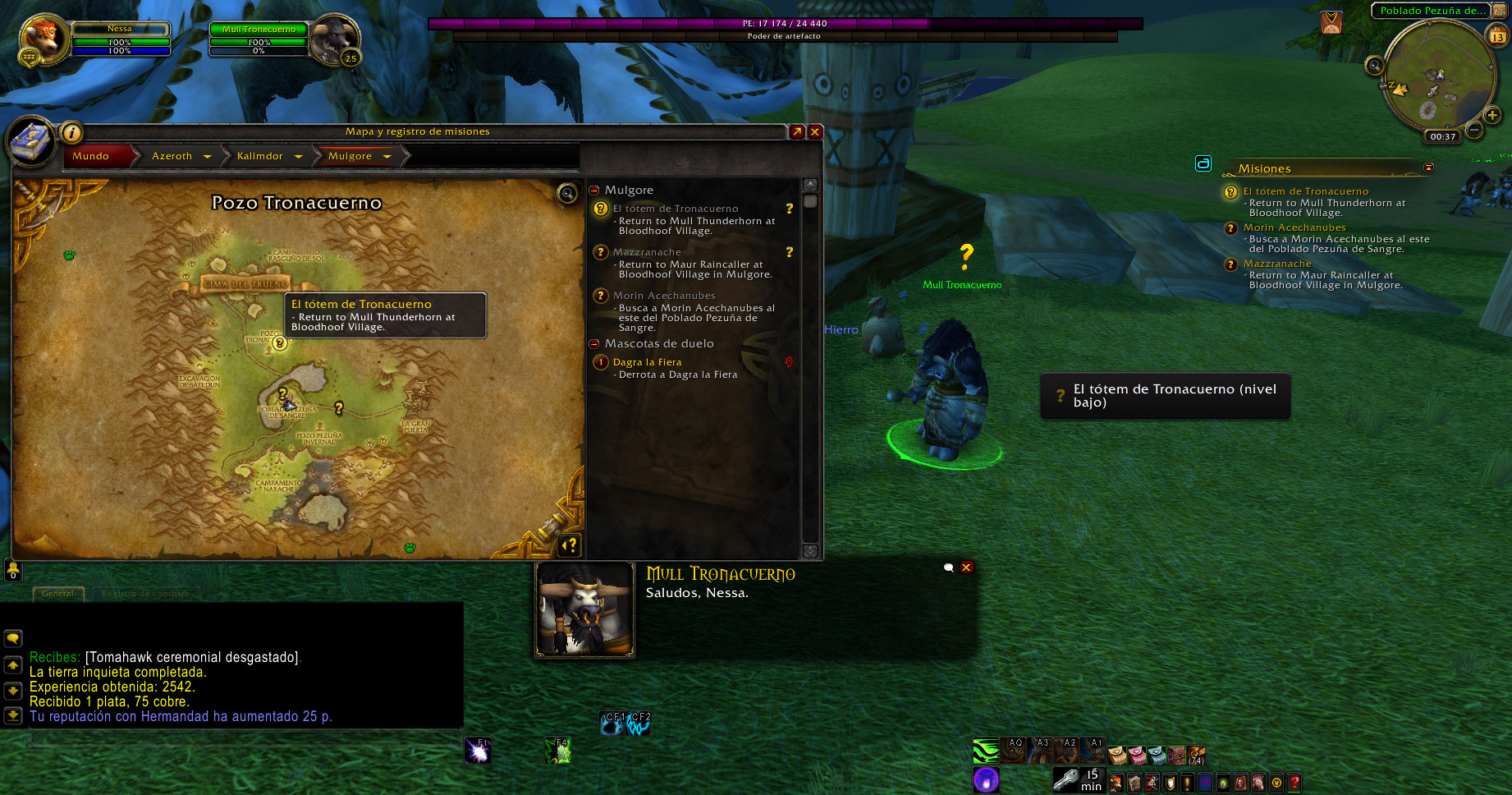This screenshot has width=1512, height=795.
Task: Switch to Registro de combate tab
Action: point(145,593)
